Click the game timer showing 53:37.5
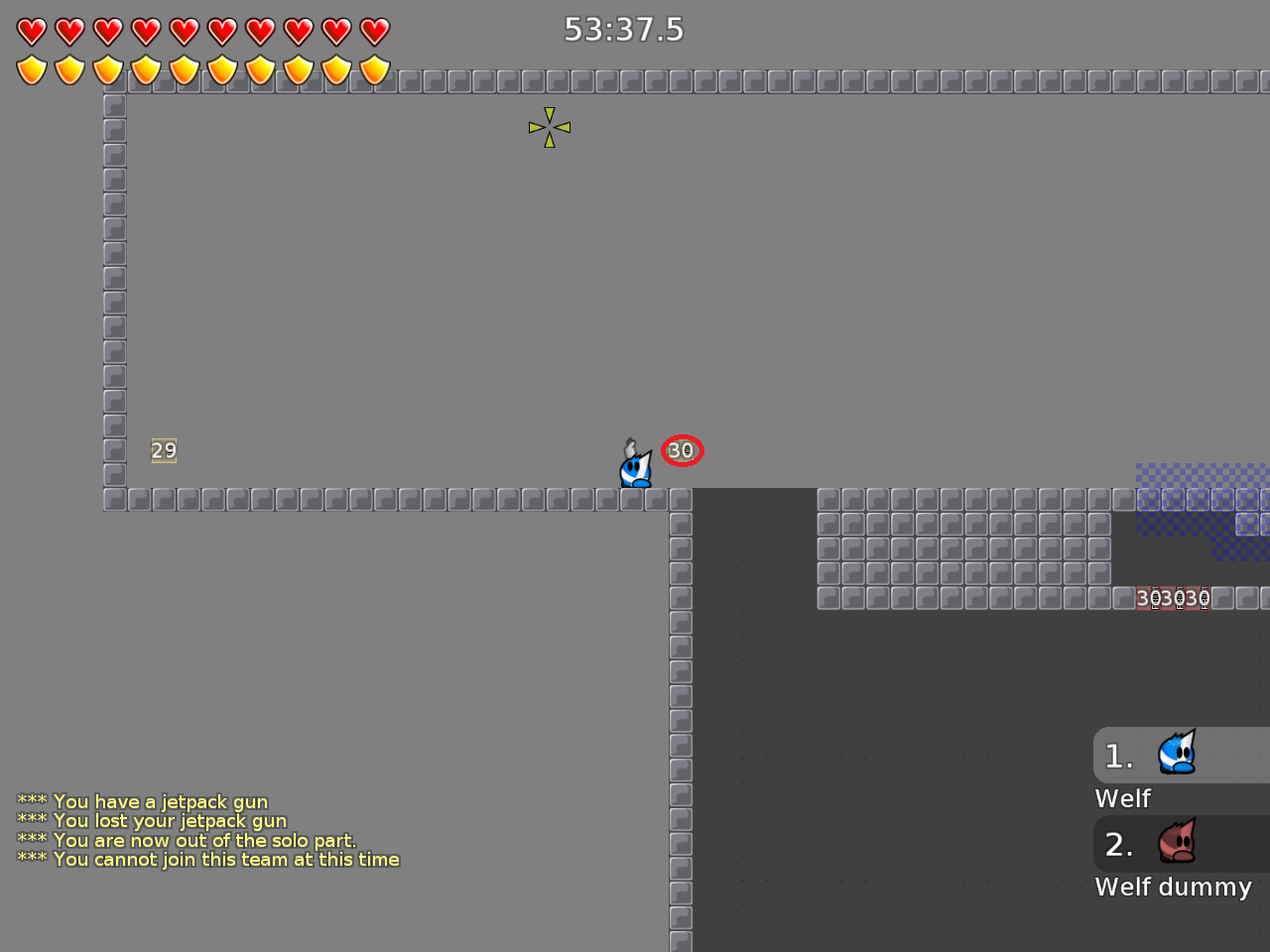Viewport: 1270px width, 952px height. click(x=622, y=30)
